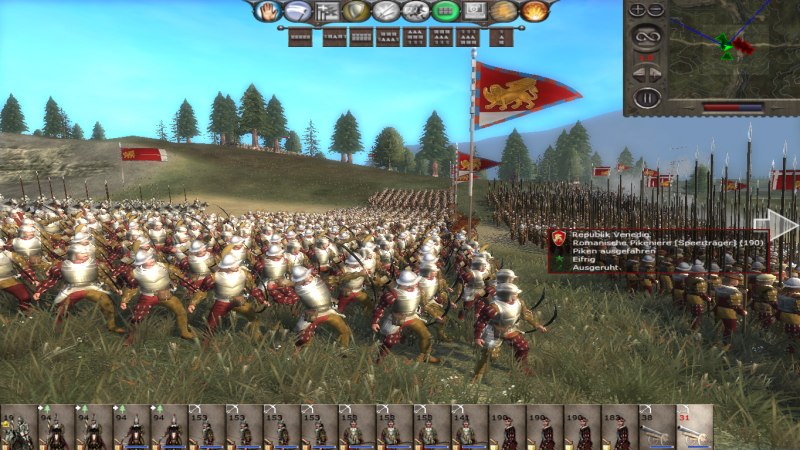Click the halt order hand icon
The width and height of the screenshot is (800, 450).
tap(268, 12)
